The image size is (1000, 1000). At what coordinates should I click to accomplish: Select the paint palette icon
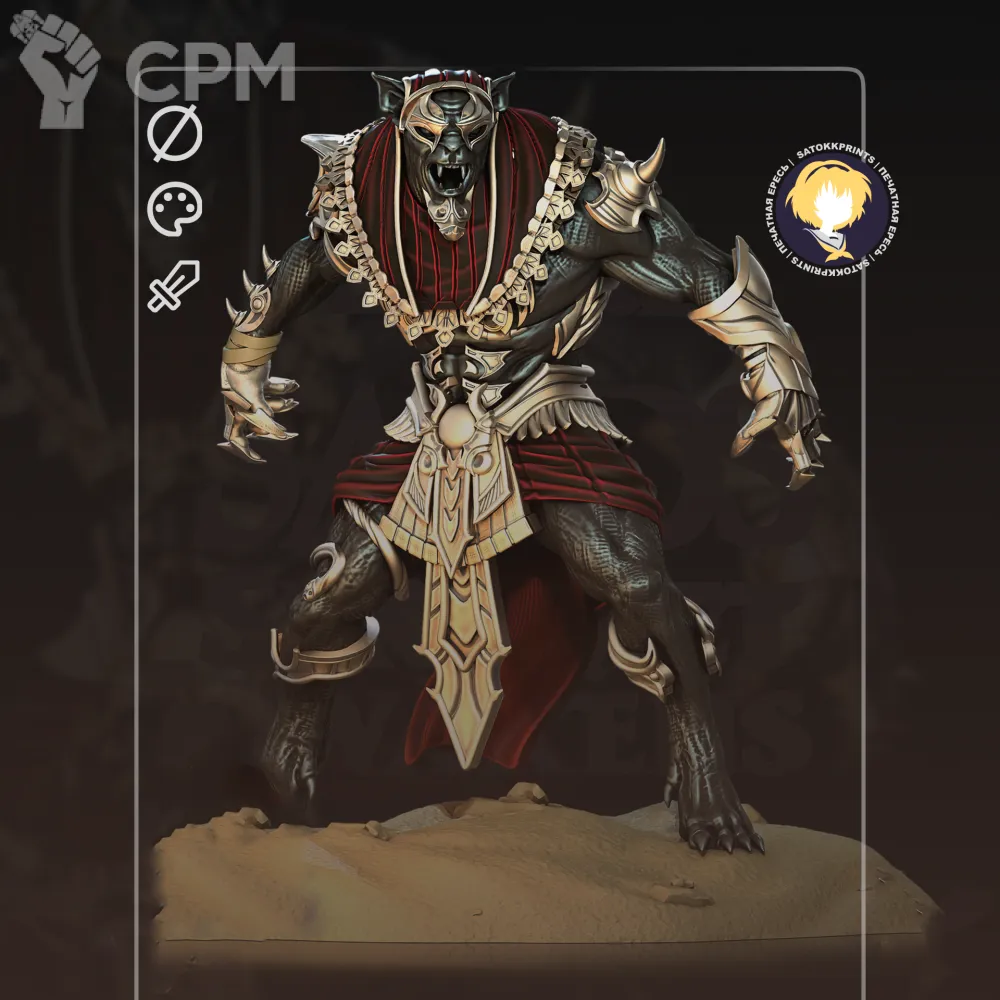click(175, 209)
